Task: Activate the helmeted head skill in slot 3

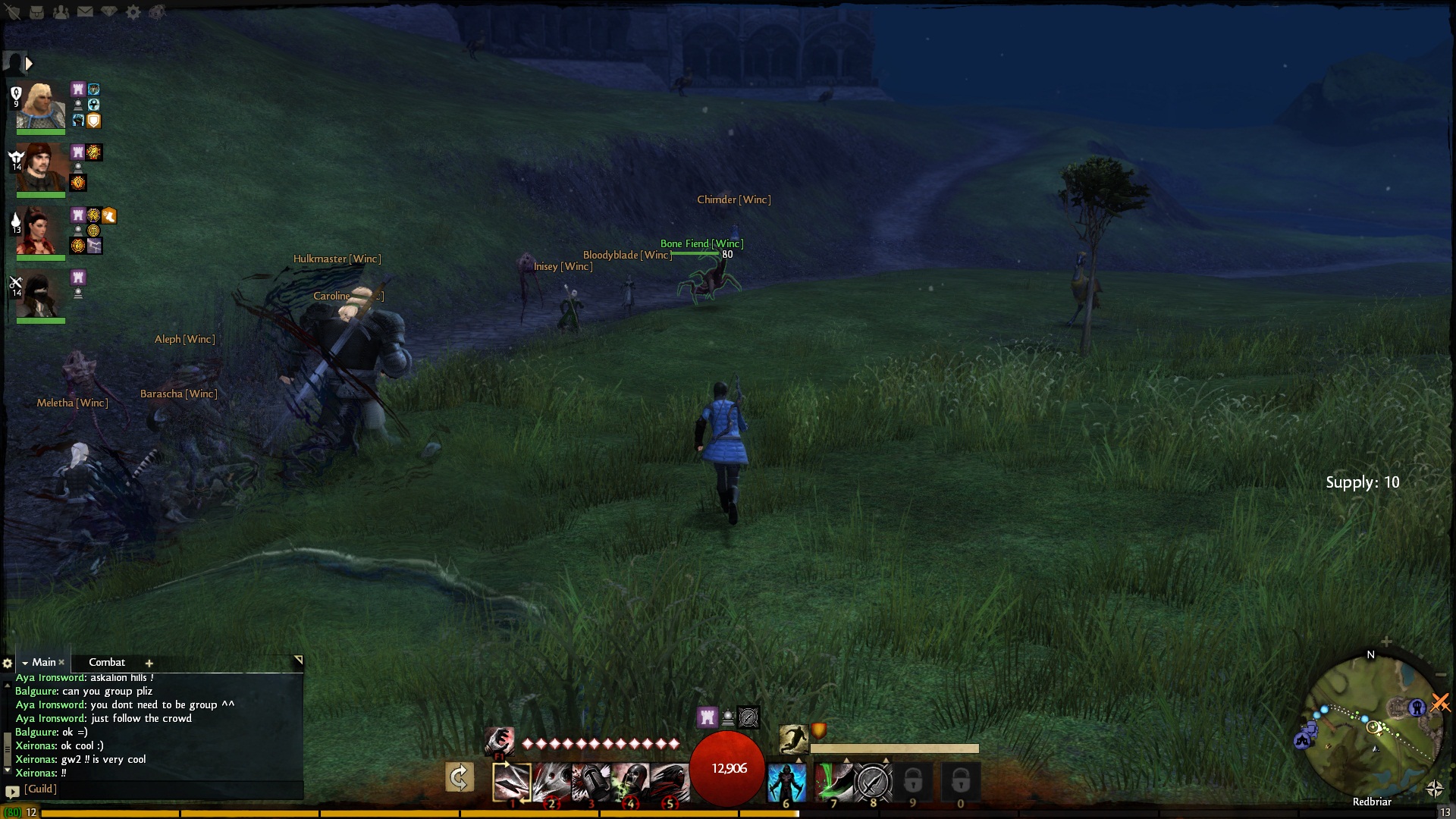Action: [x=591, y=780]
